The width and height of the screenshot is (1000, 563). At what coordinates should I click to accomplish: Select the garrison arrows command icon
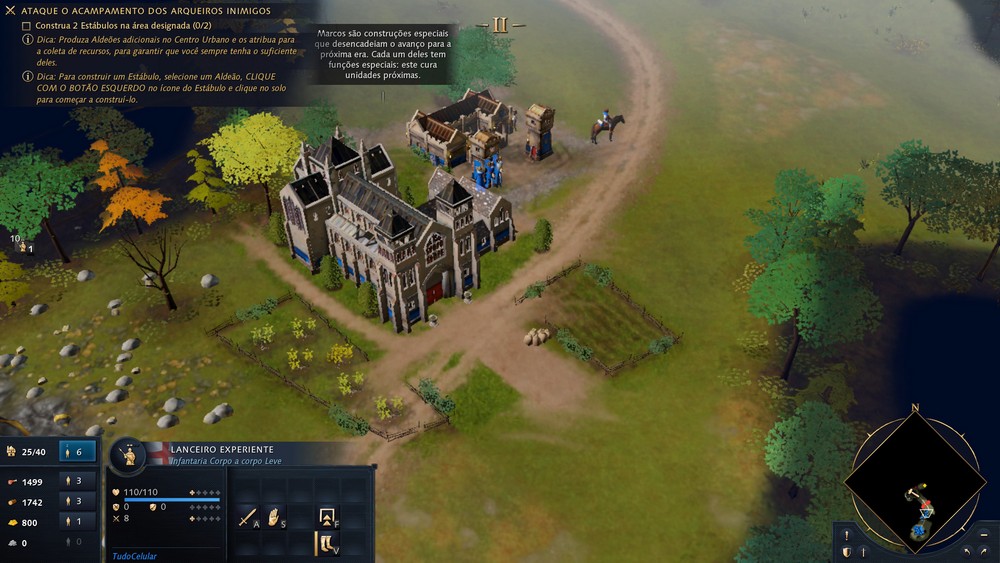pos(328,517)
